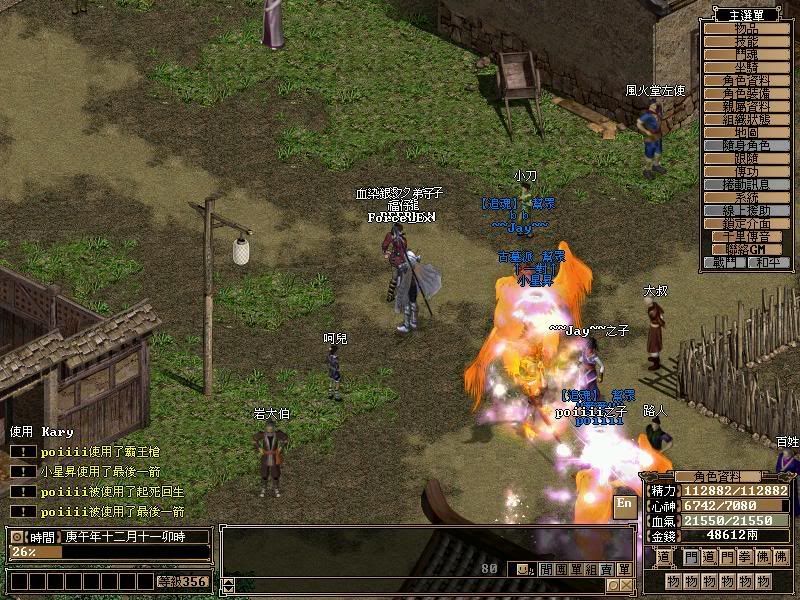
Task: Show 角色資料 character info from main menu
Action: (746, 80)
